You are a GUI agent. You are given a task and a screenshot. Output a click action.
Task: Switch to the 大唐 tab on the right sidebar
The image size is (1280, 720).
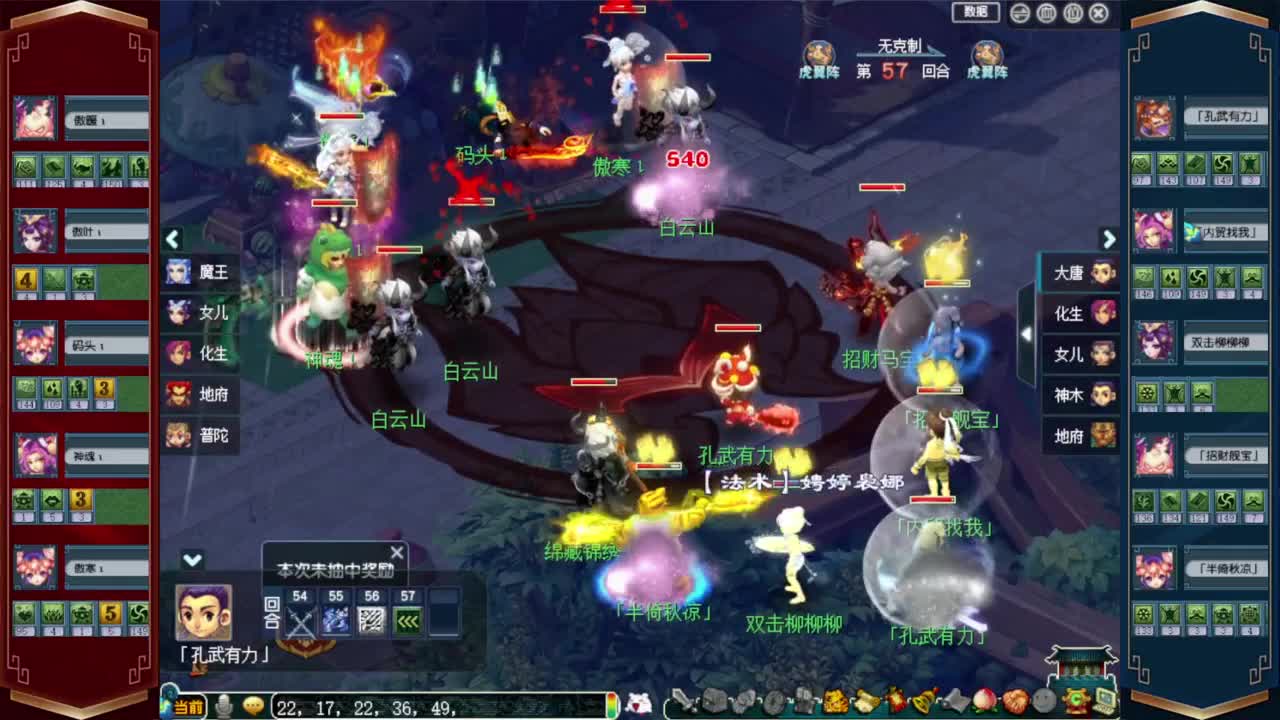tap(1079, 272)
